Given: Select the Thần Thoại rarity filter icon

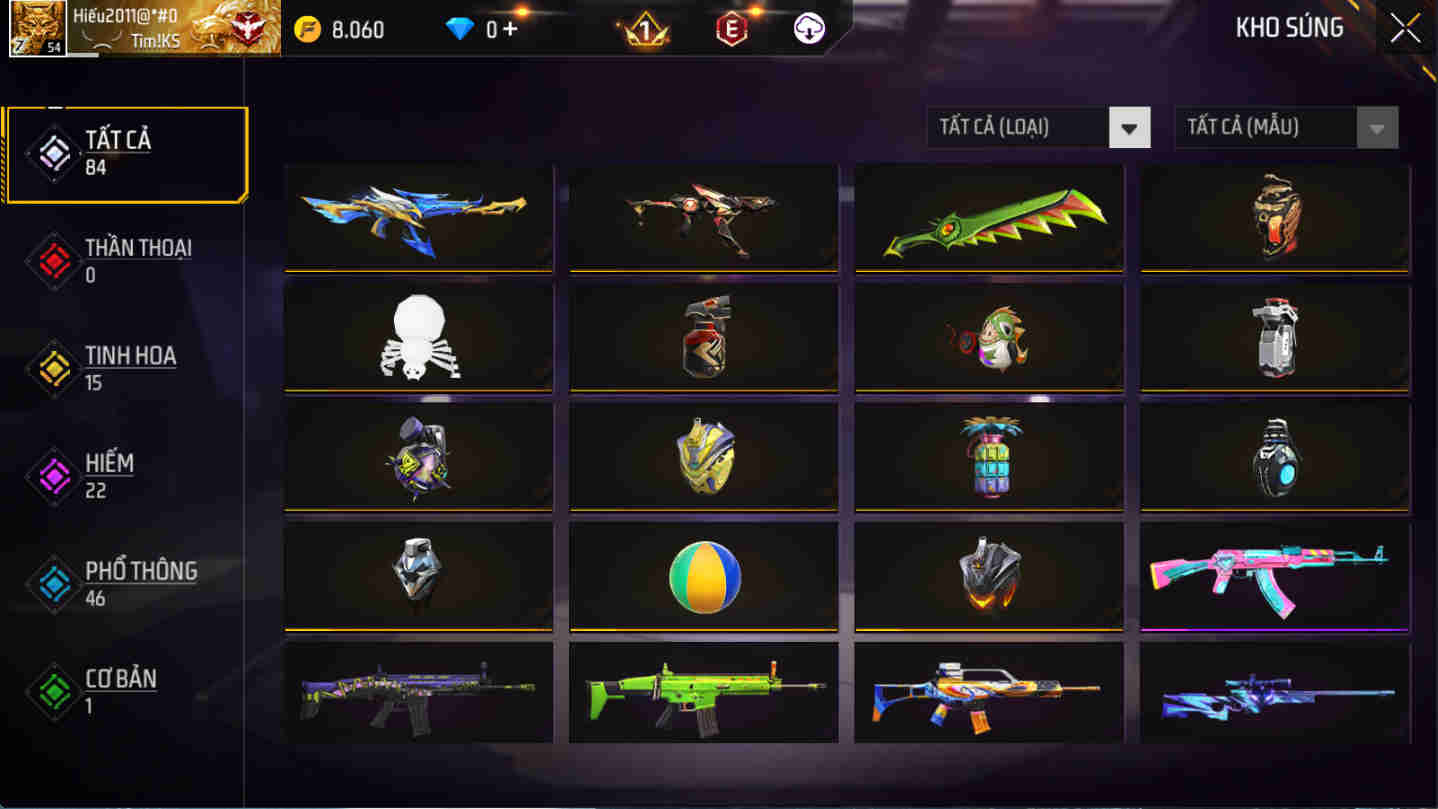Looking at the screenshot, I should 54,260.
